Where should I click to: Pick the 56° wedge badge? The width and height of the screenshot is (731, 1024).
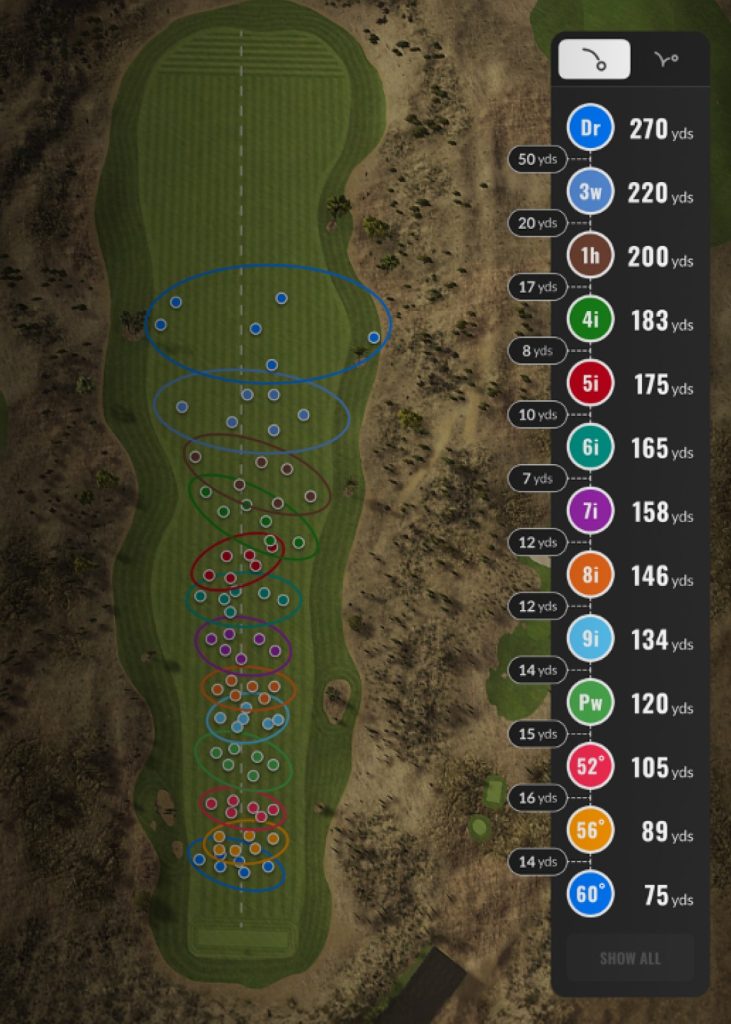590,831
